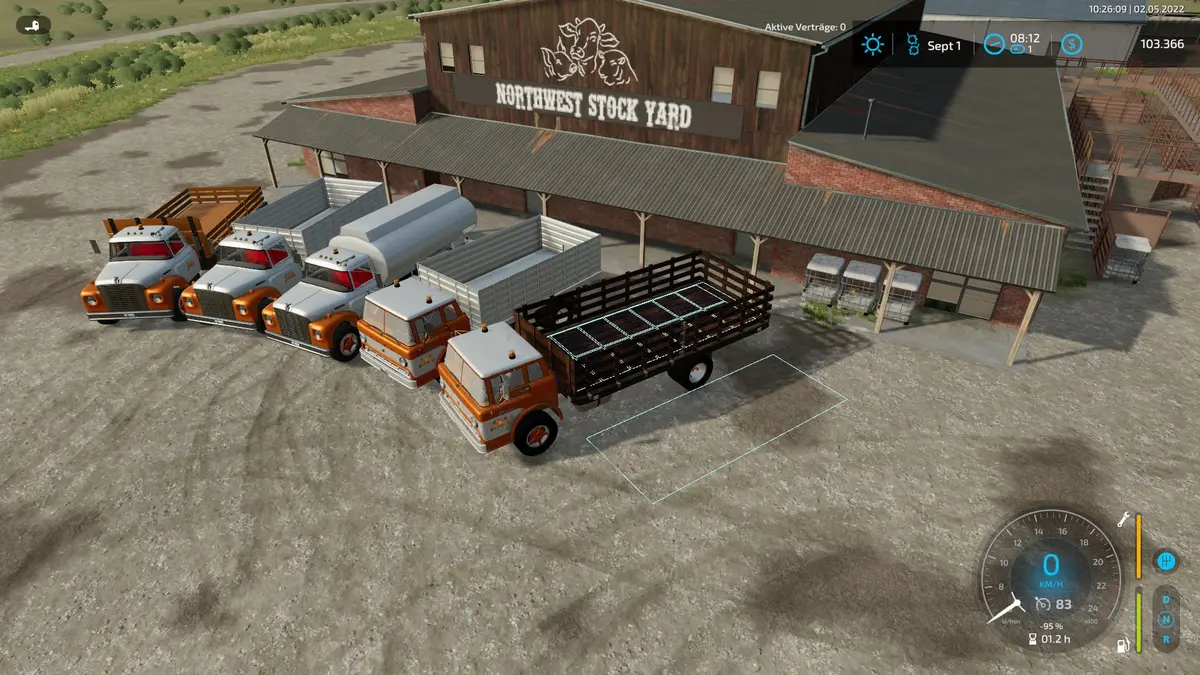Select drive gear D
The image size is (1200, 675).
(1165, 601)
